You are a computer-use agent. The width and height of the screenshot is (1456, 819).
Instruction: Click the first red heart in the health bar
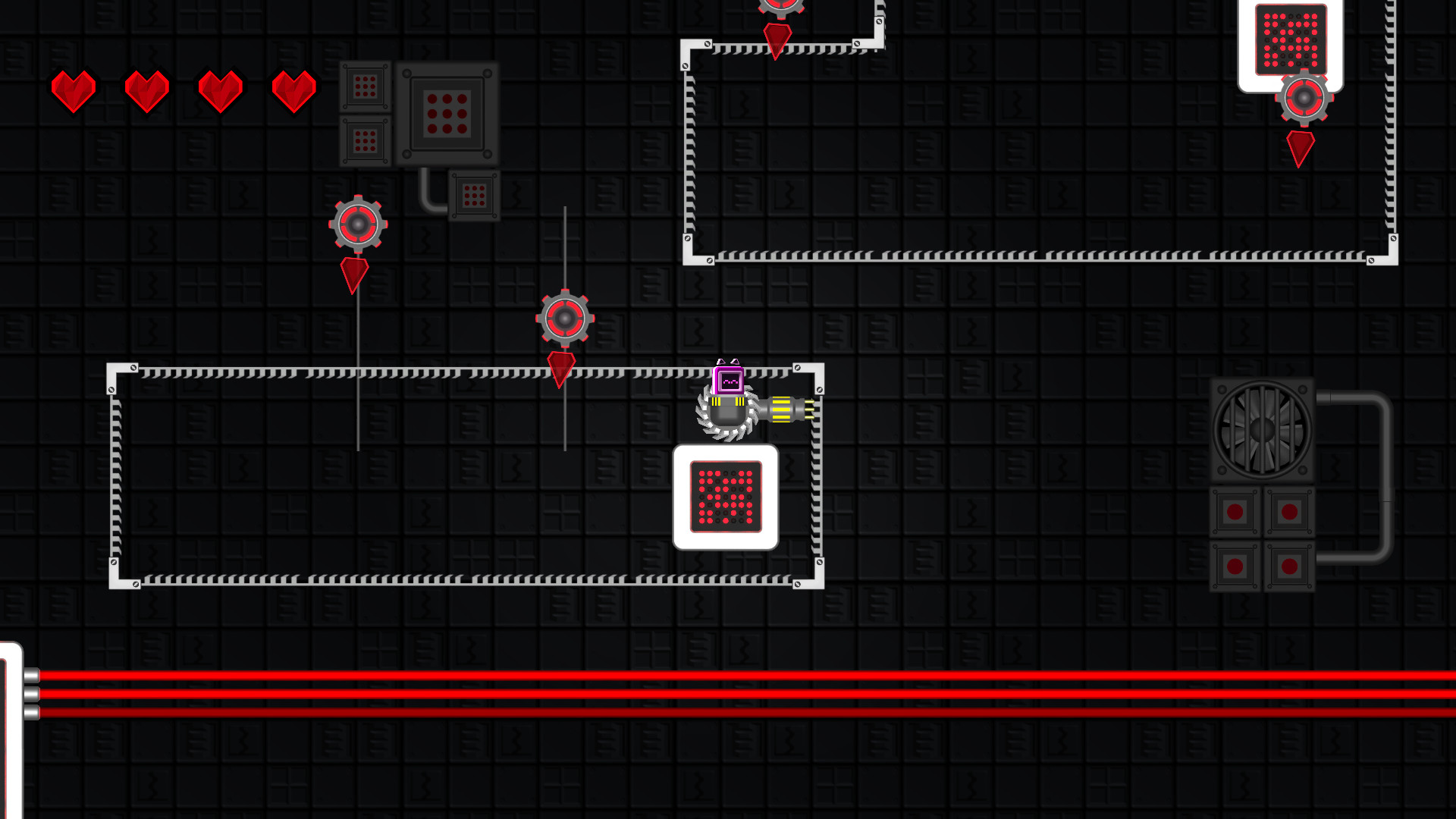pos(72,91)
